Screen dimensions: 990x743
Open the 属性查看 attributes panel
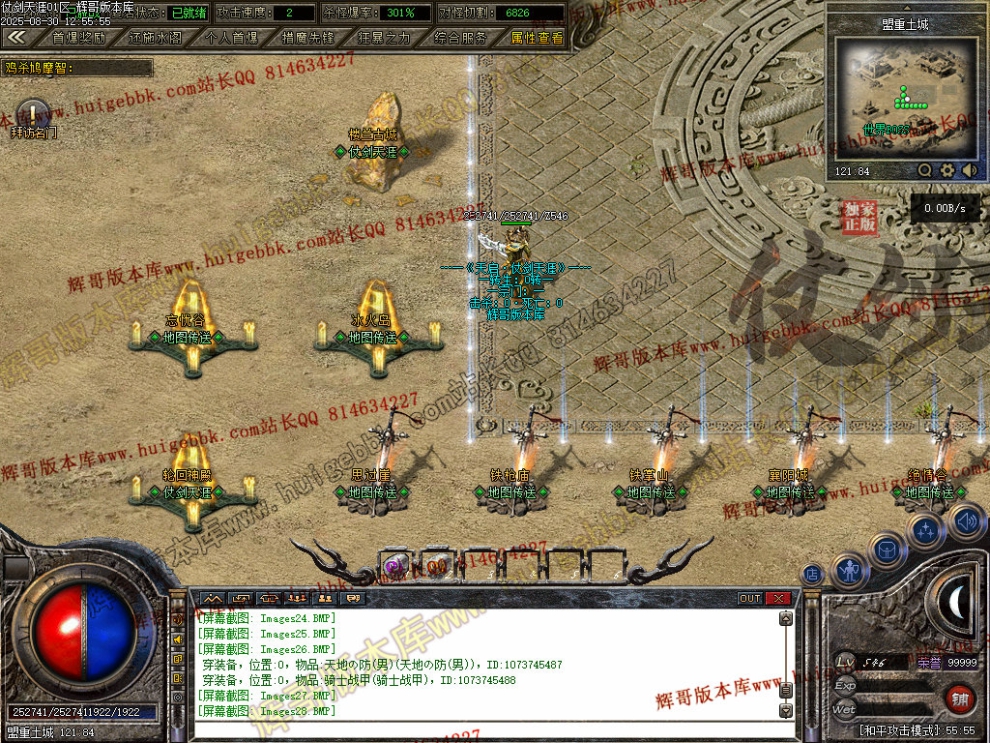pyautogui.click(x=537, y=37)
